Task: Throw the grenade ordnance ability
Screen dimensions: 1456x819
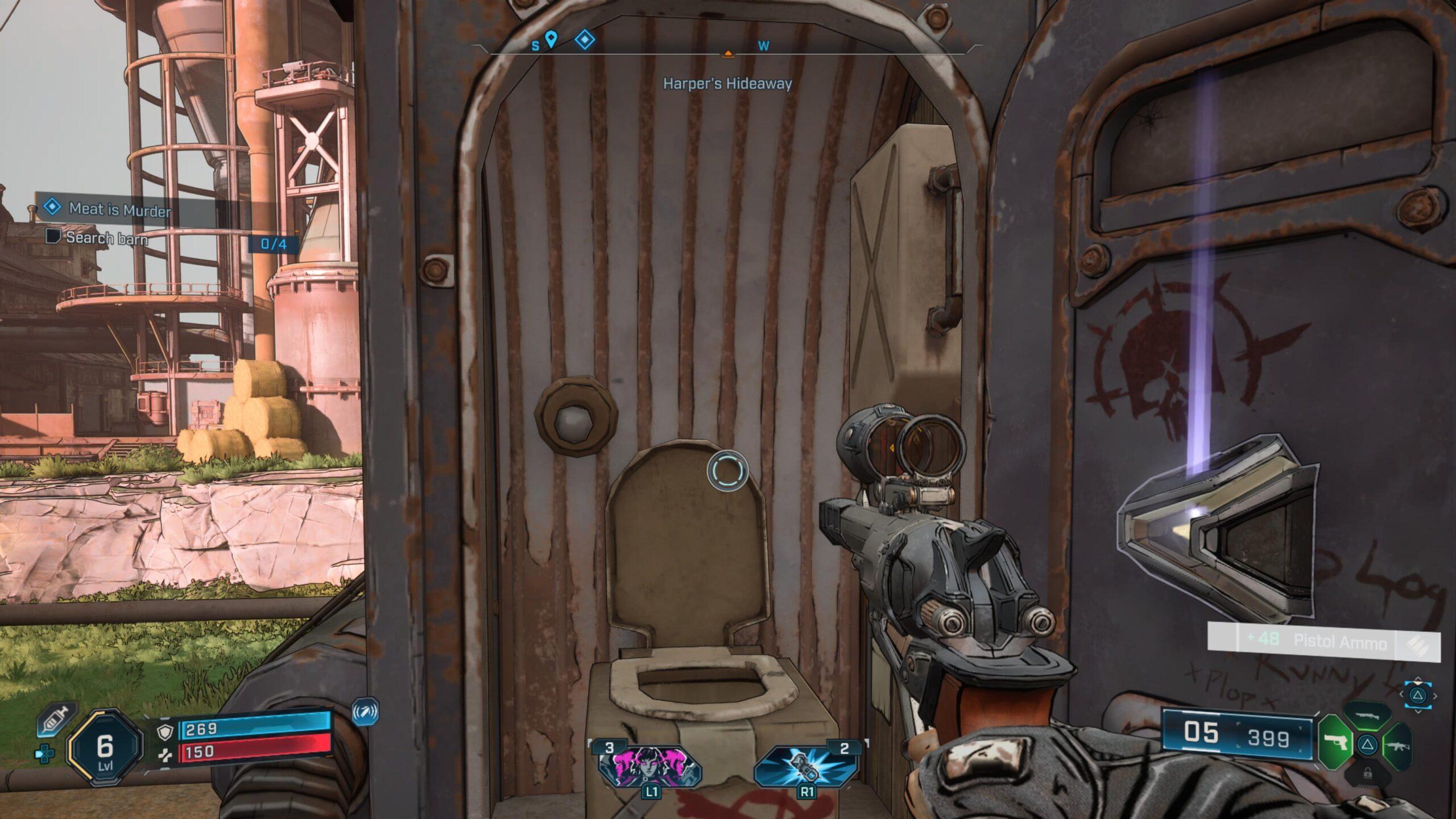Action: click(x=805, y=765)
